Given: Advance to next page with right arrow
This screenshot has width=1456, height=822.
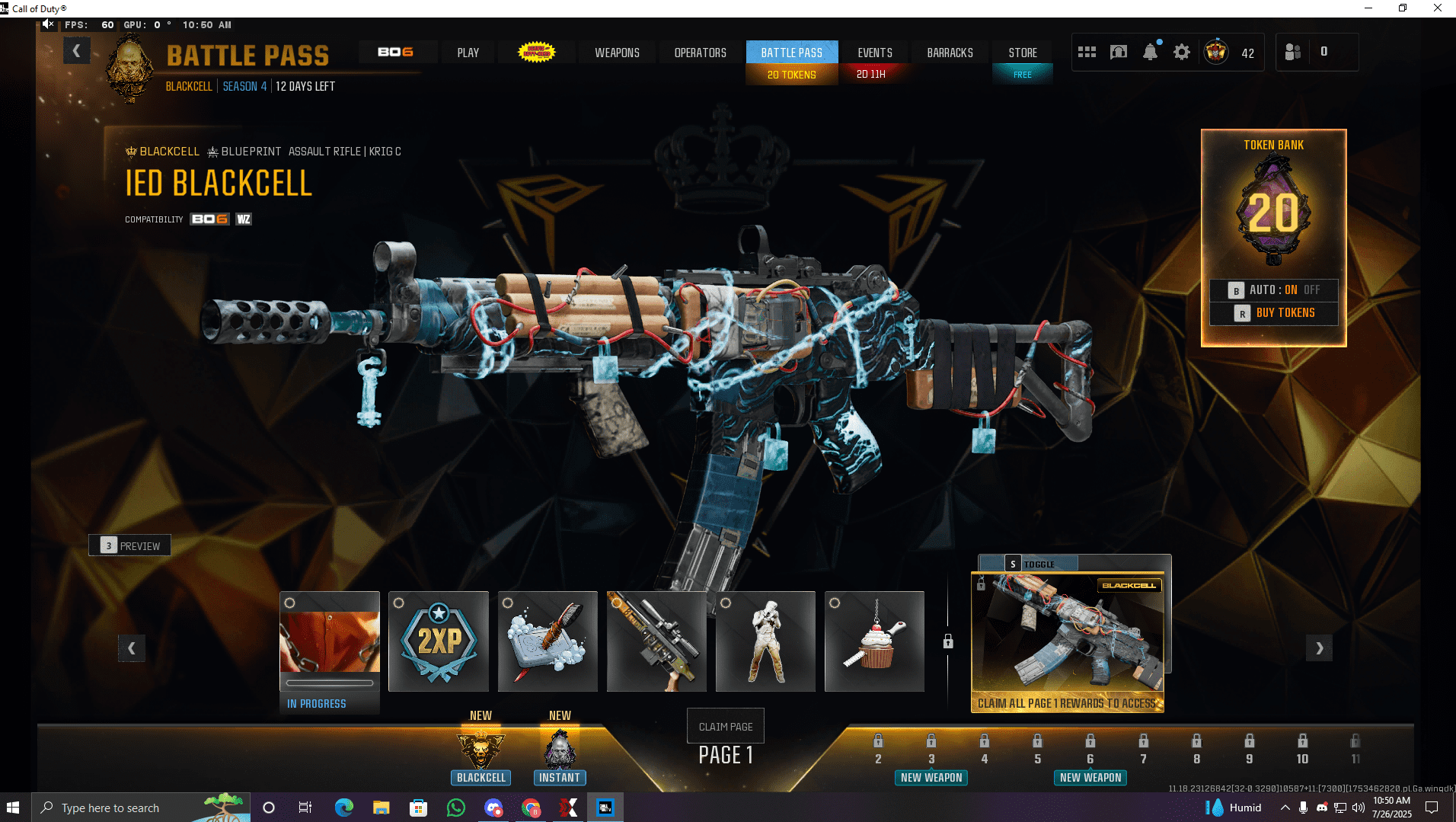Looking at the screenshot, I should (x=1319, y=648).
